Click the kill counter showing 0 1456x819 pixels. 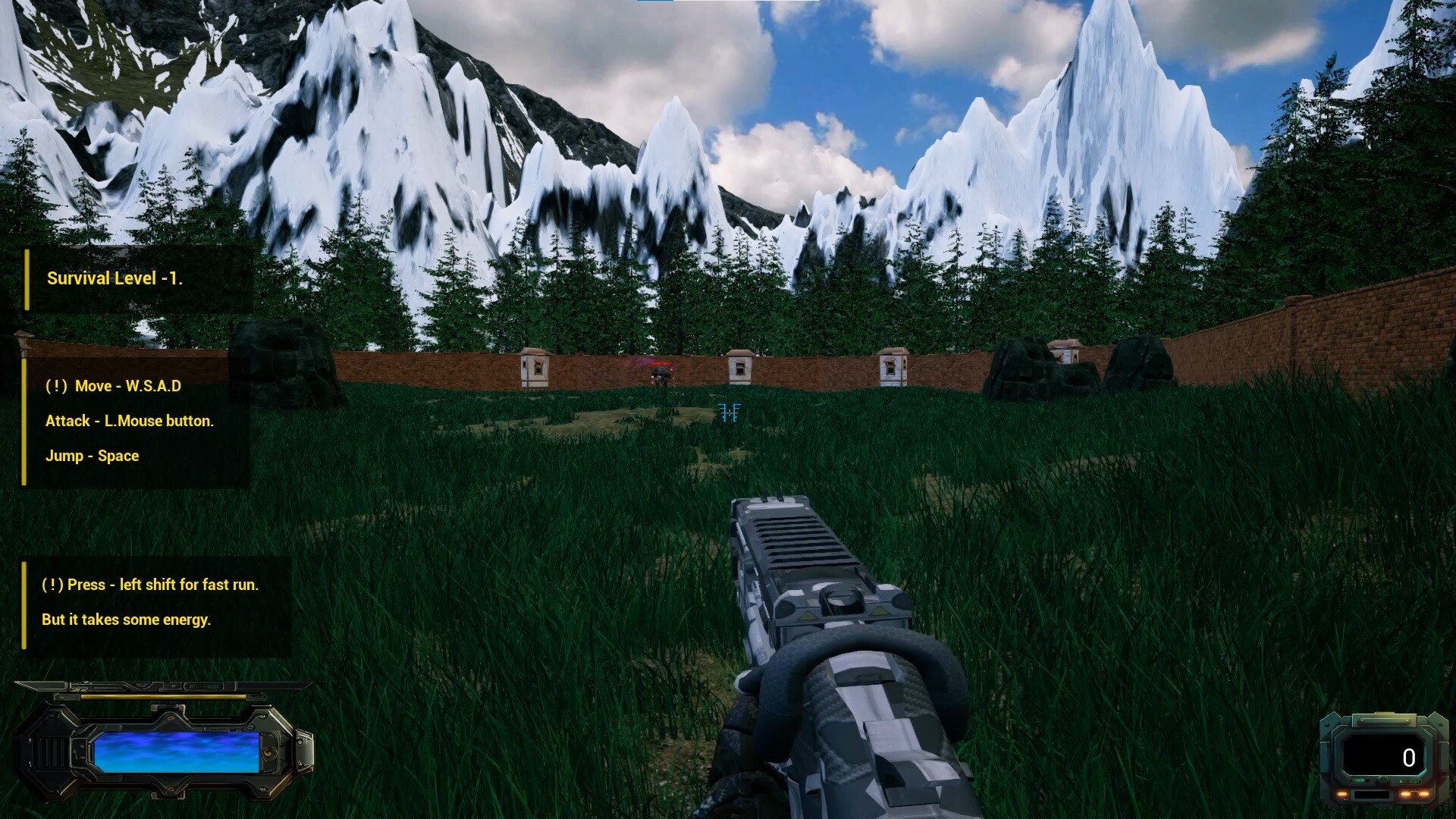point(1408,757)
